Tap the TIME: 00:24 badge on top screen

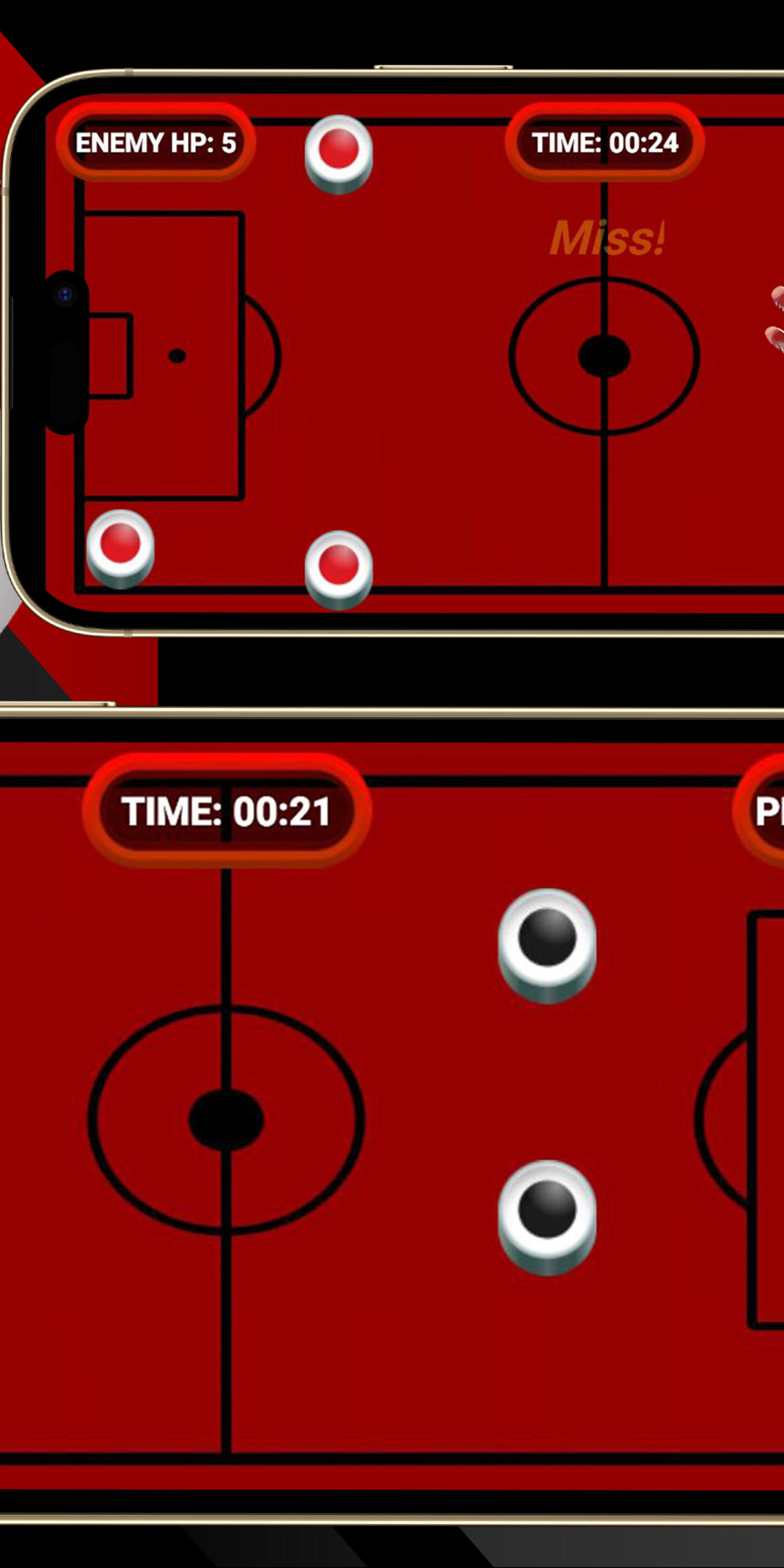(606, 142)
